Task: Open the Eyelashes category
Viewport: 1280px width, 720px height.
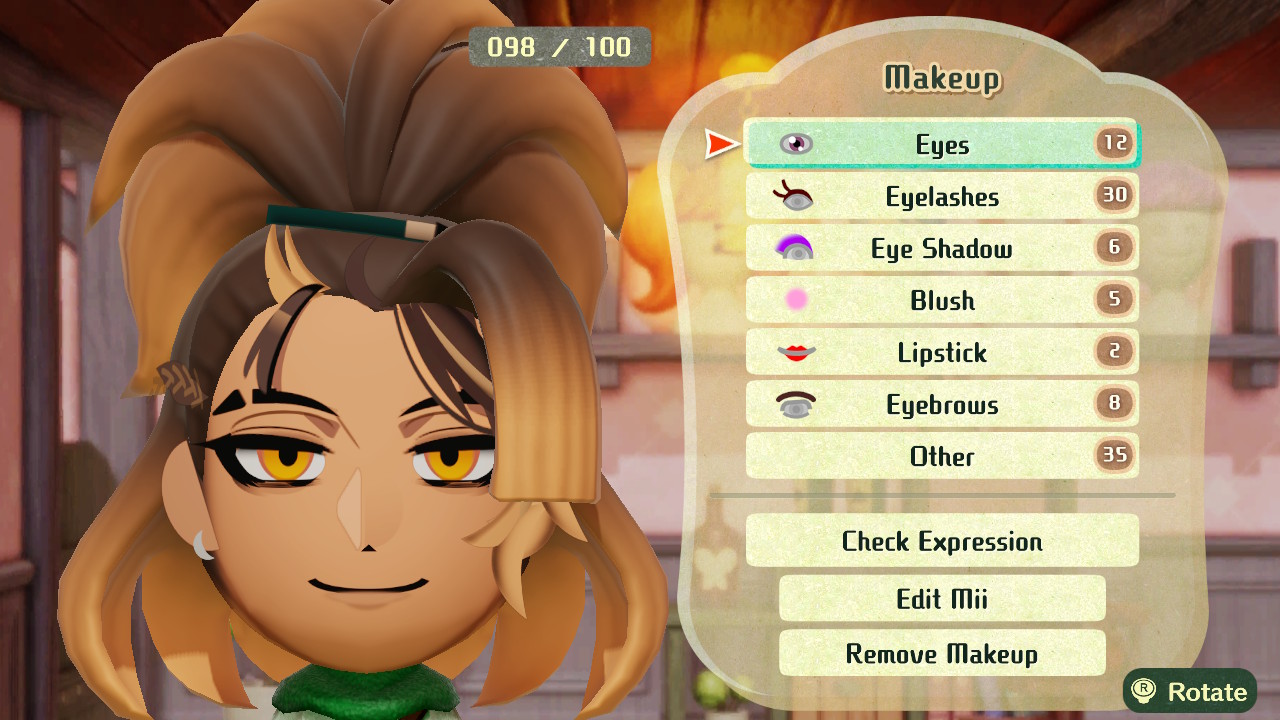Action: [x=941, y=196]
